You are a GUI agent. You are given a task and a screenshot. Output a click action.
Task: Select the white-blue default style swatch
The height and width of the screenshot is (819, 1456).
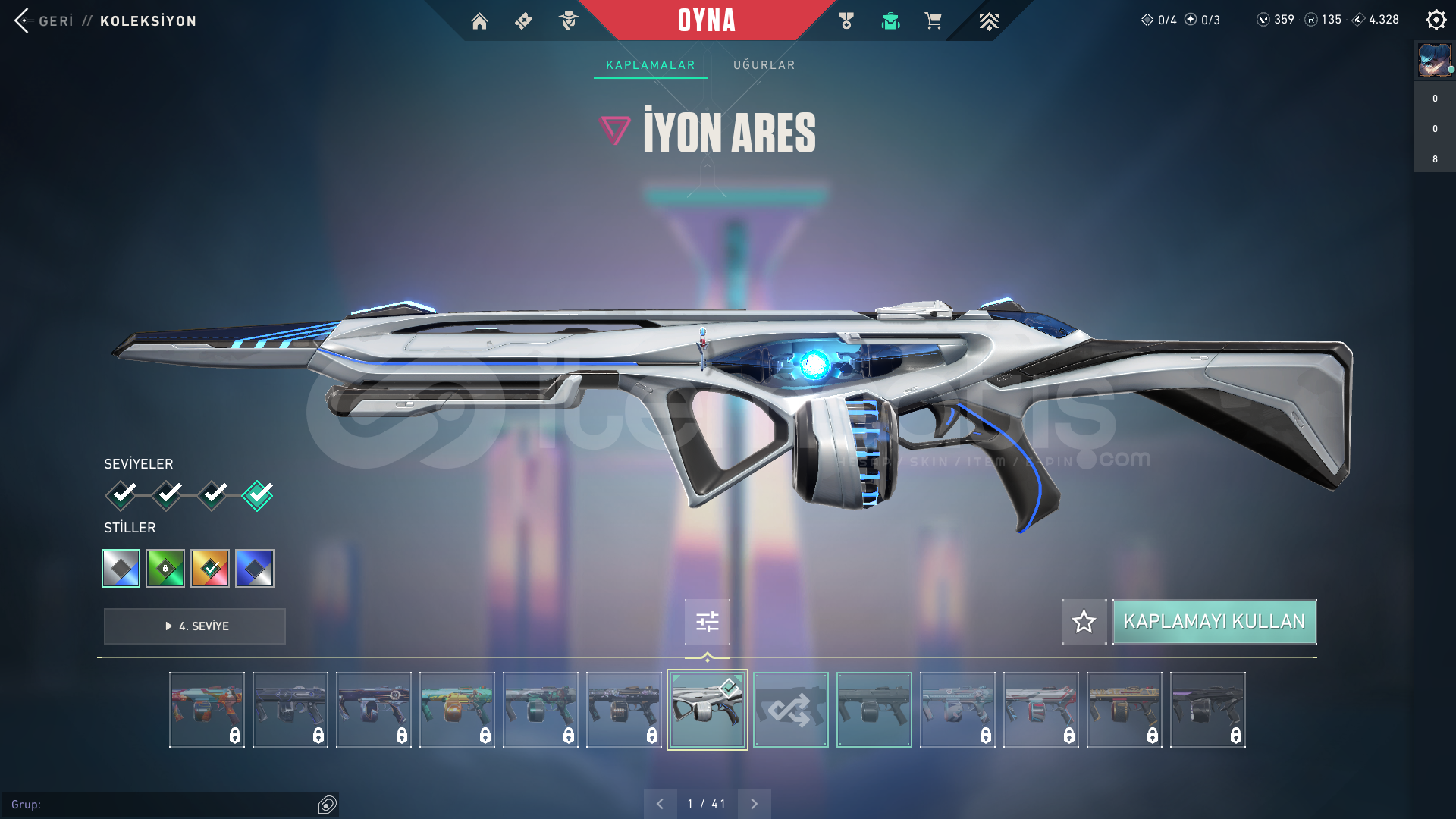(x=121, y=568)
